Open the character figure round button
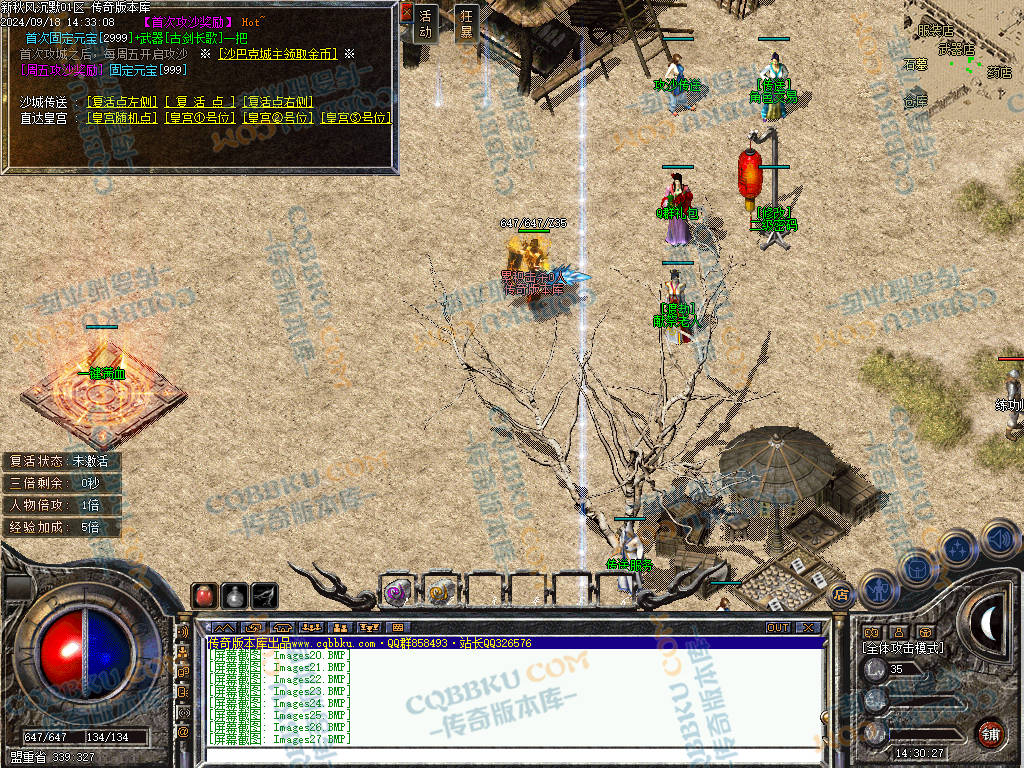The width and height of the screenshot is (1024, 768). point(877,588)
